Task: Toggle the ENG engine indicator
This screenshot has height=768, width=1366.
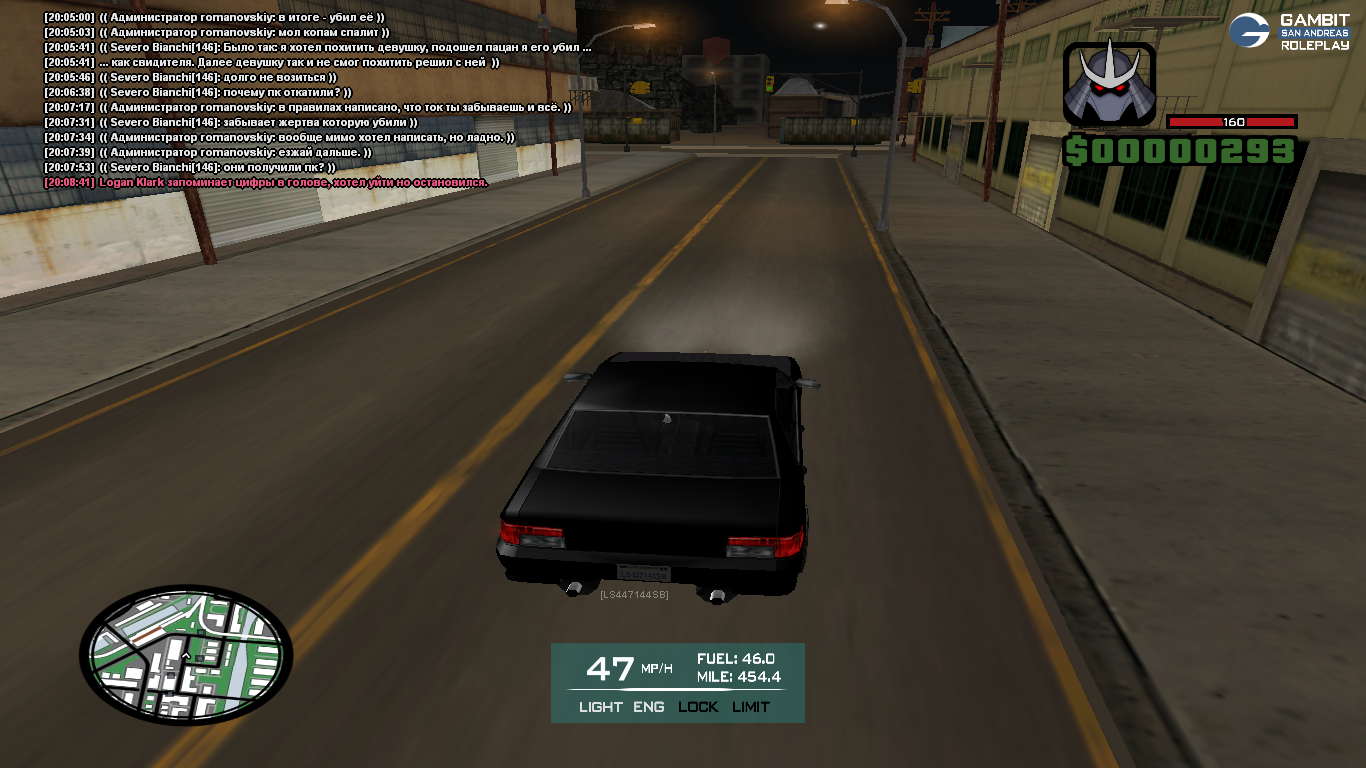Action: pyautogui.click(x=648, y=707)
